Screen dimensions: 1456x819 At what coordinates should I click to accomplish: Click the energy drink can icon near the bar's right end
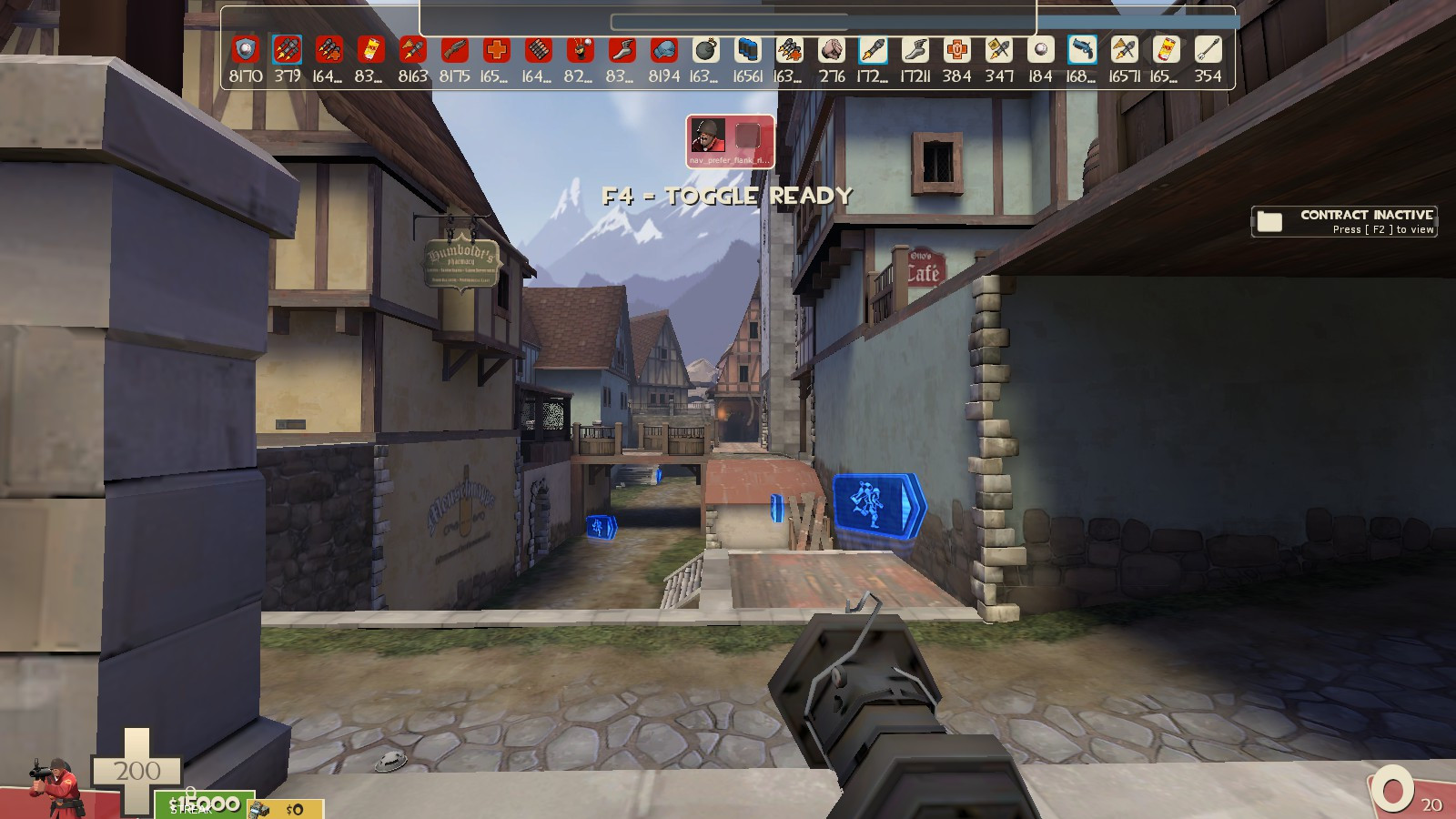pos(1166,50)
